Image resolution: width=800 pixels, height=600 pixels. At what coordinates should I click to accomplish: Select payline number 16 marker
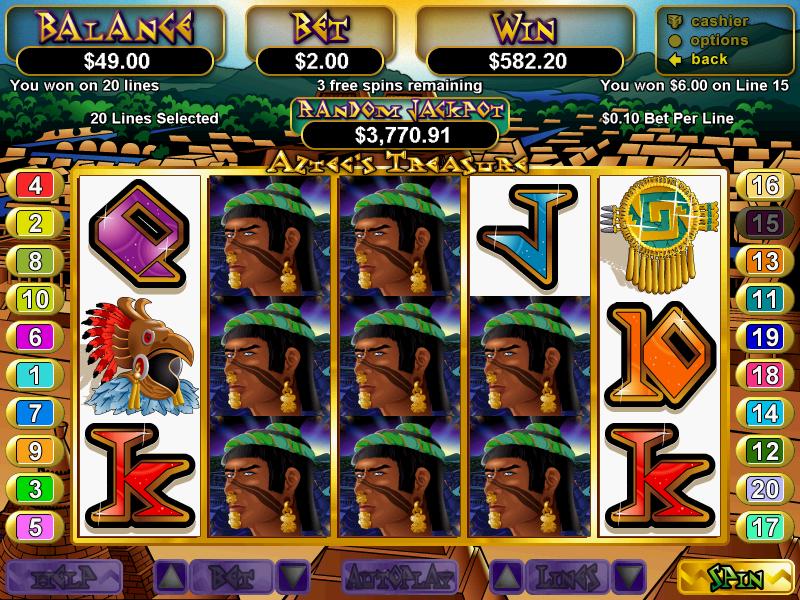(x=764, y=185)
